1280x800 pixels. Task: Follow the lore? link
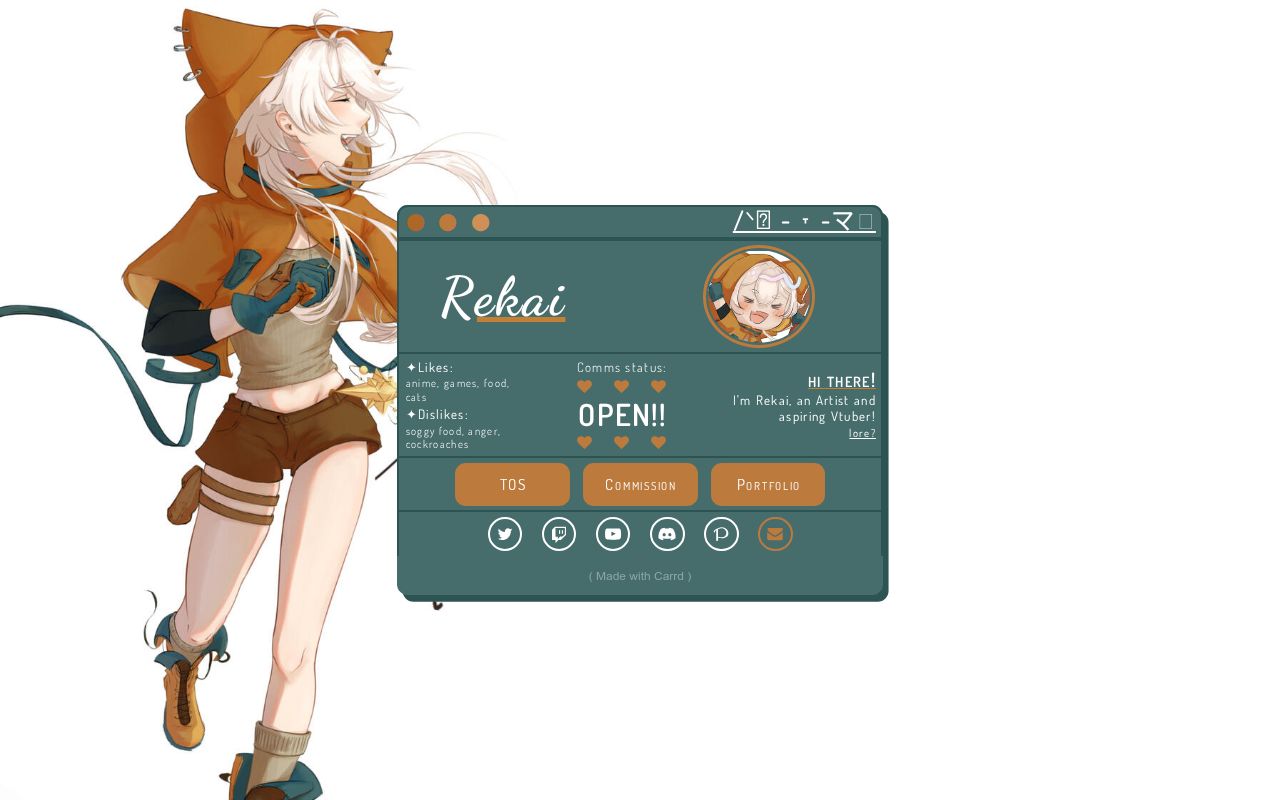pyautogui.click(x=862, y=432)
